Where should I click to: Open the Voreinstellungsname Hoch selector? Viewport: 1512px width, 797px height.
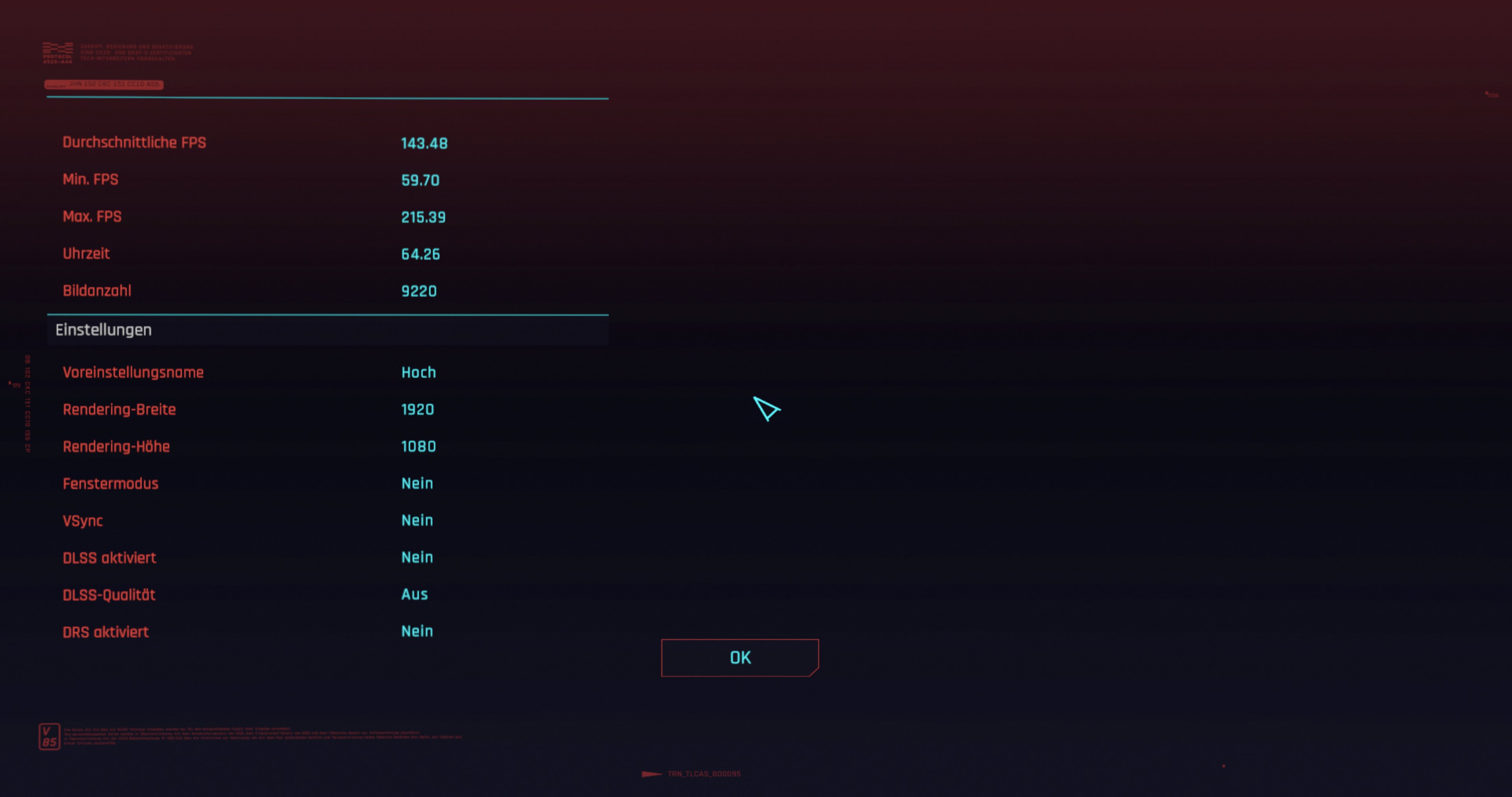pyautogui.click(x=419, y=372)
